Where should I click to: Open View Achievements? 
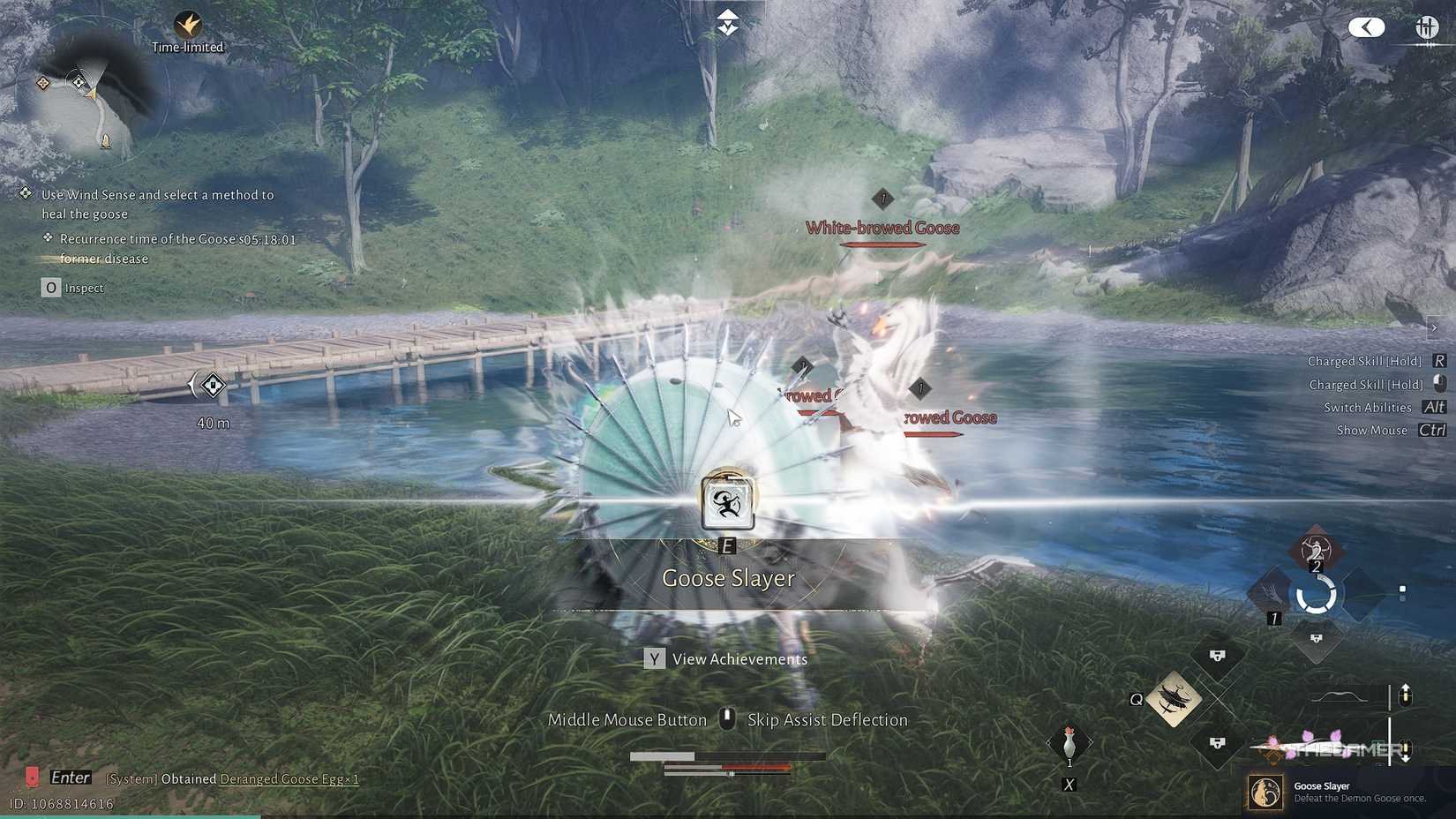725,658
